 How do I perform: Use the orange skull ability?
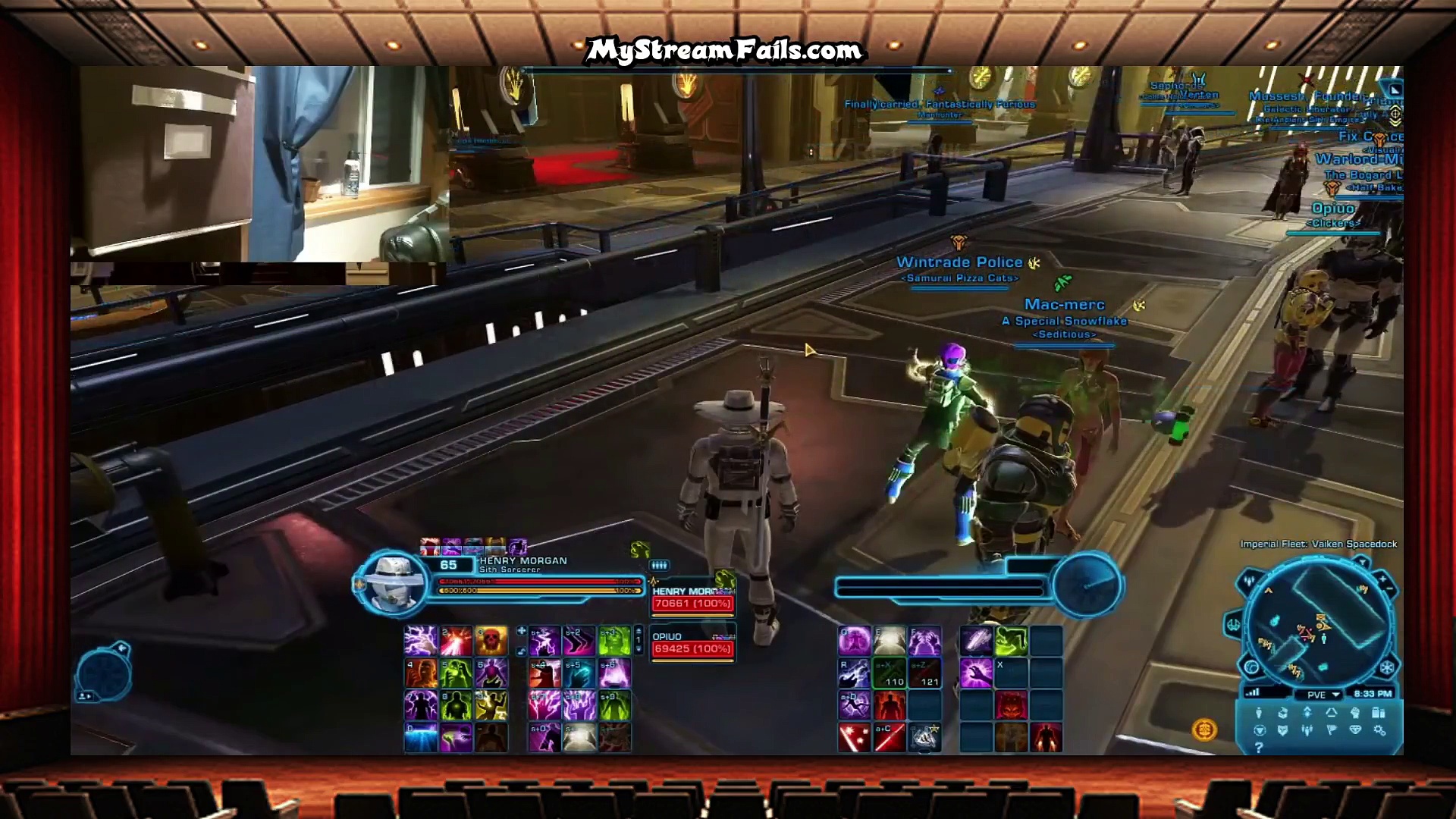(491, 641)
